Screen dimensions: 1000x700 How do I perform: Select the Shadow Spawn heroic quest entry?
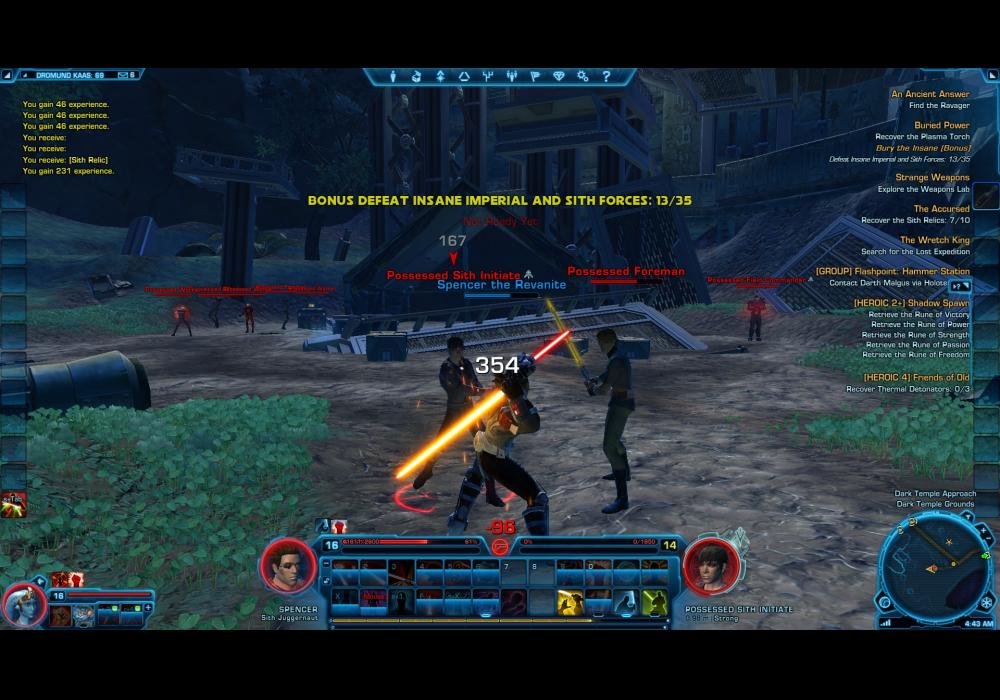911,302
